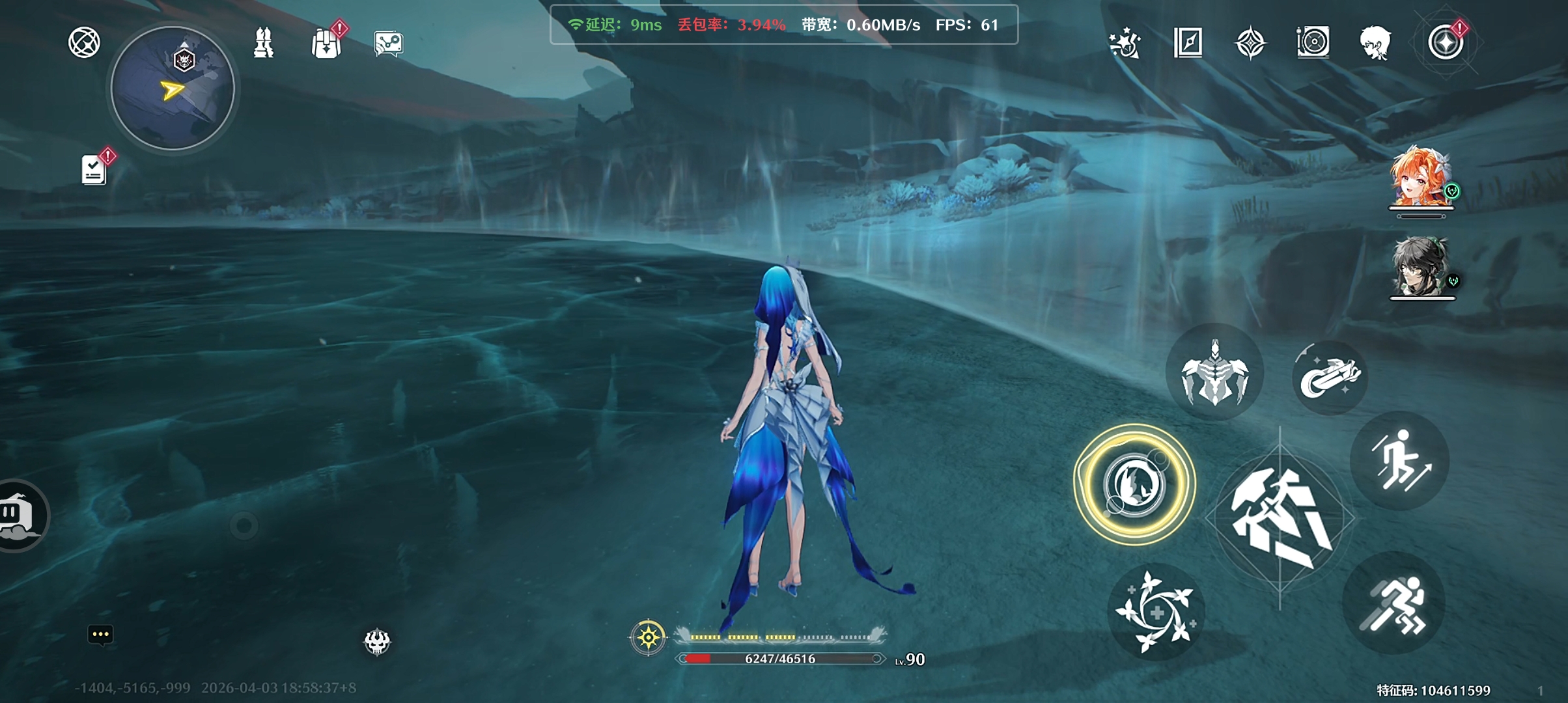Open the chat speech bubble
The height and width of the screenshot is (703, 1568).
(100, 635)
